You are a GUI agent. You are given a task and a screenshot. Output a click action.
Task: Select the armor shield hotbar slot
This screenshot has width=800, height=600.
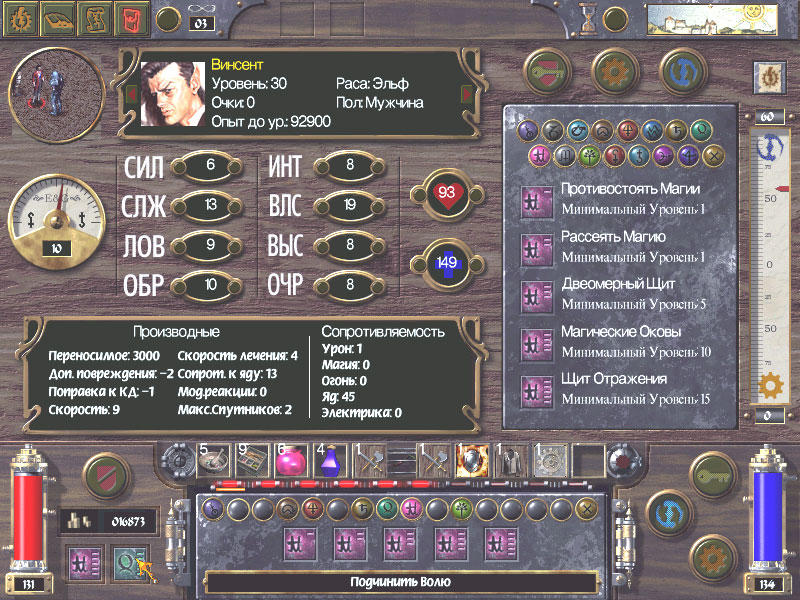coord(470,460)
